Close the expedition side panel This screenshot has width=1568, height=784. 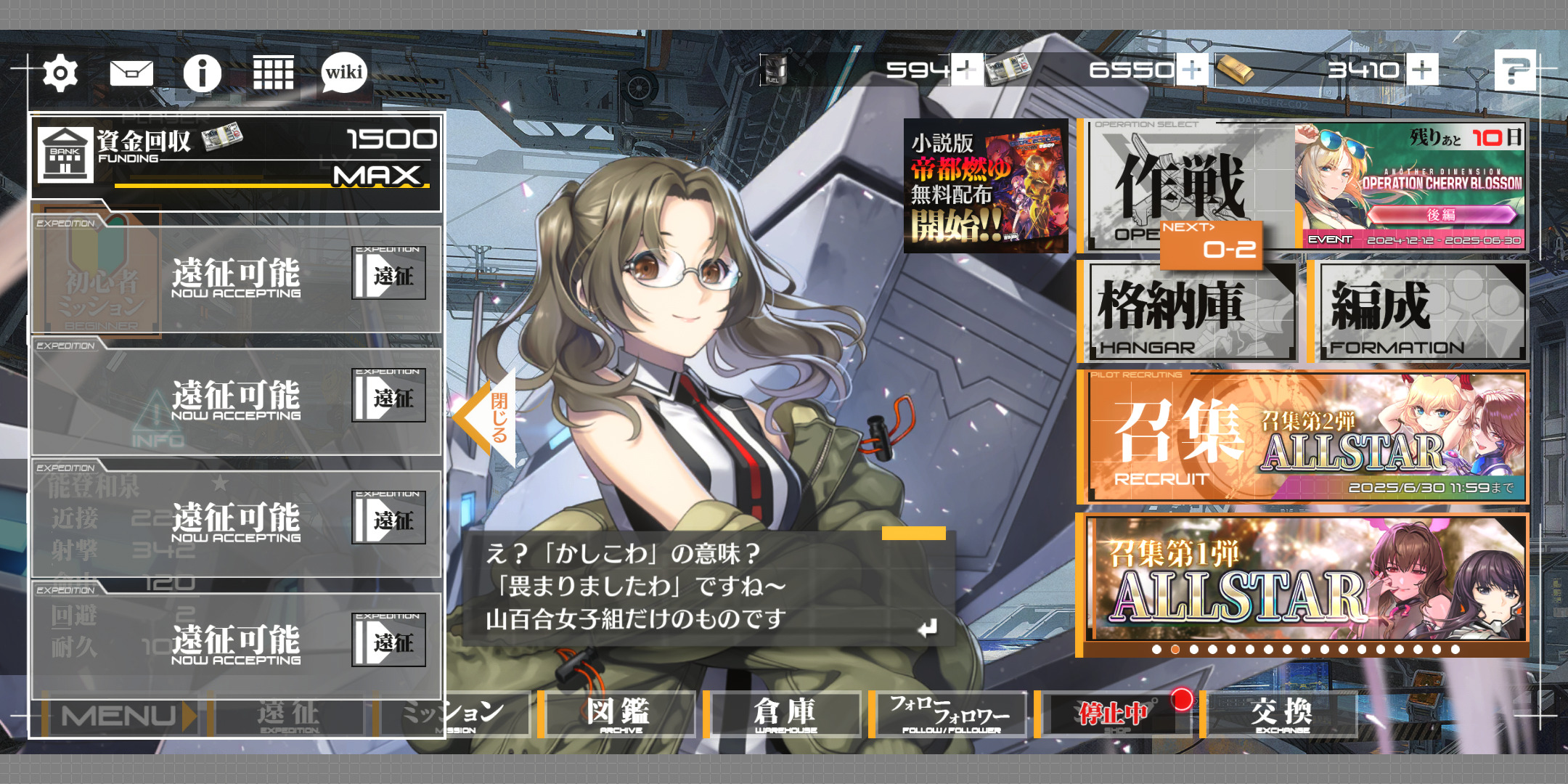click(x=486, y=417)
